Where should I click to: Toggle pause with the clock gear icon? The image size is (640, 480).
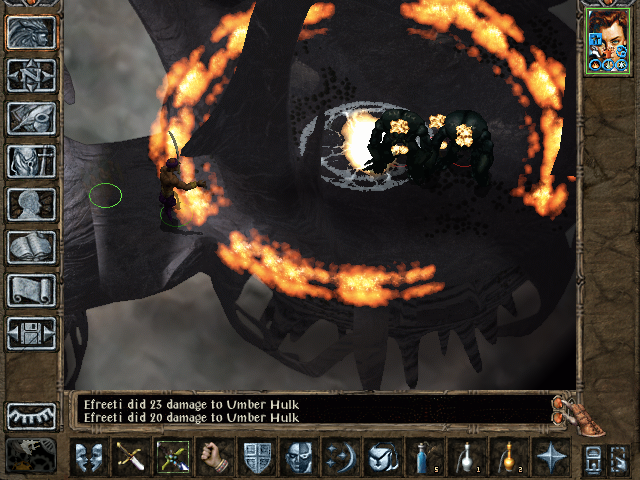(31, 456)
